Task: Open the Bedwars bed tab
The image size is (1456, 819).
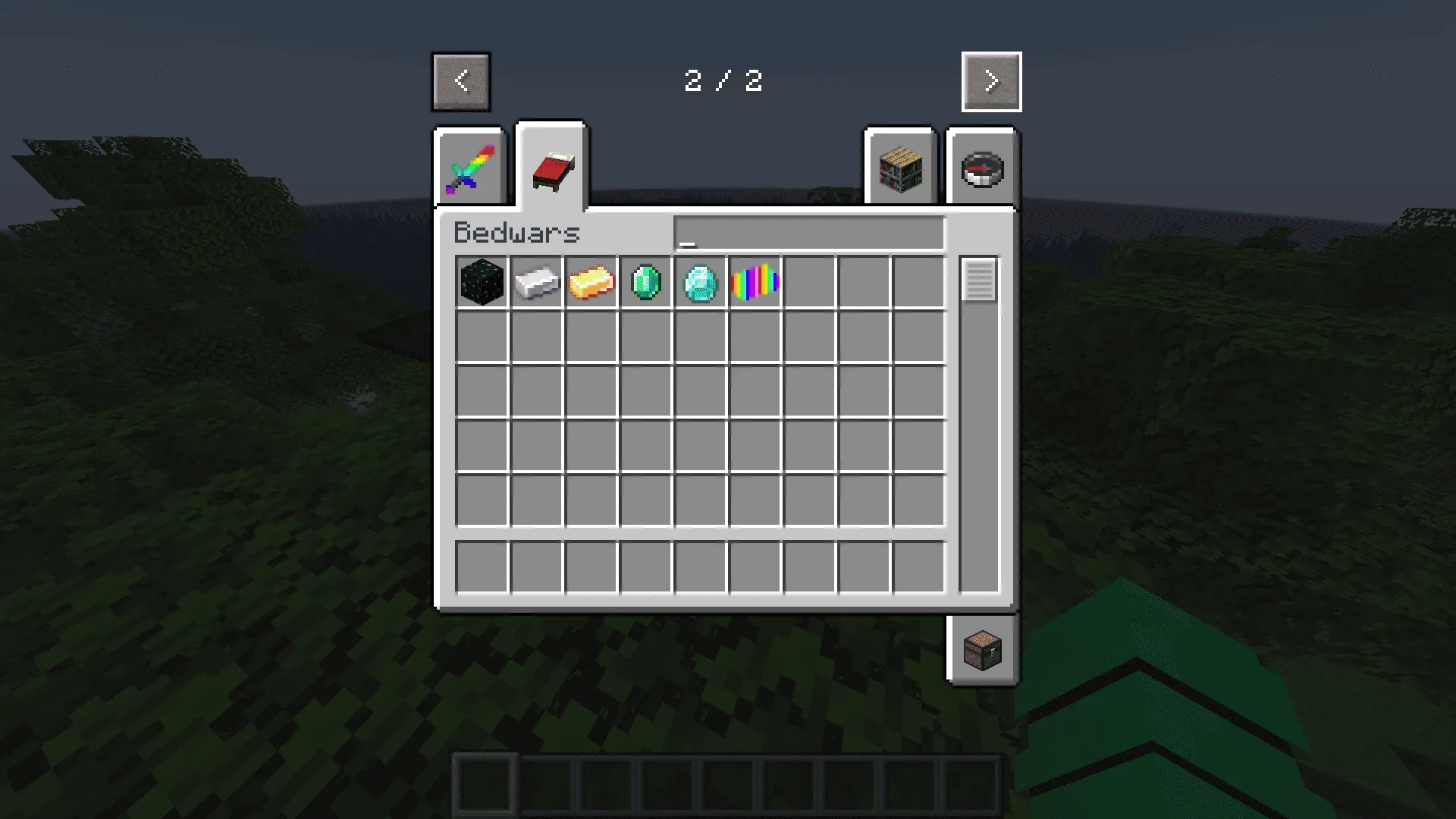Action: (x=551, y=165)
